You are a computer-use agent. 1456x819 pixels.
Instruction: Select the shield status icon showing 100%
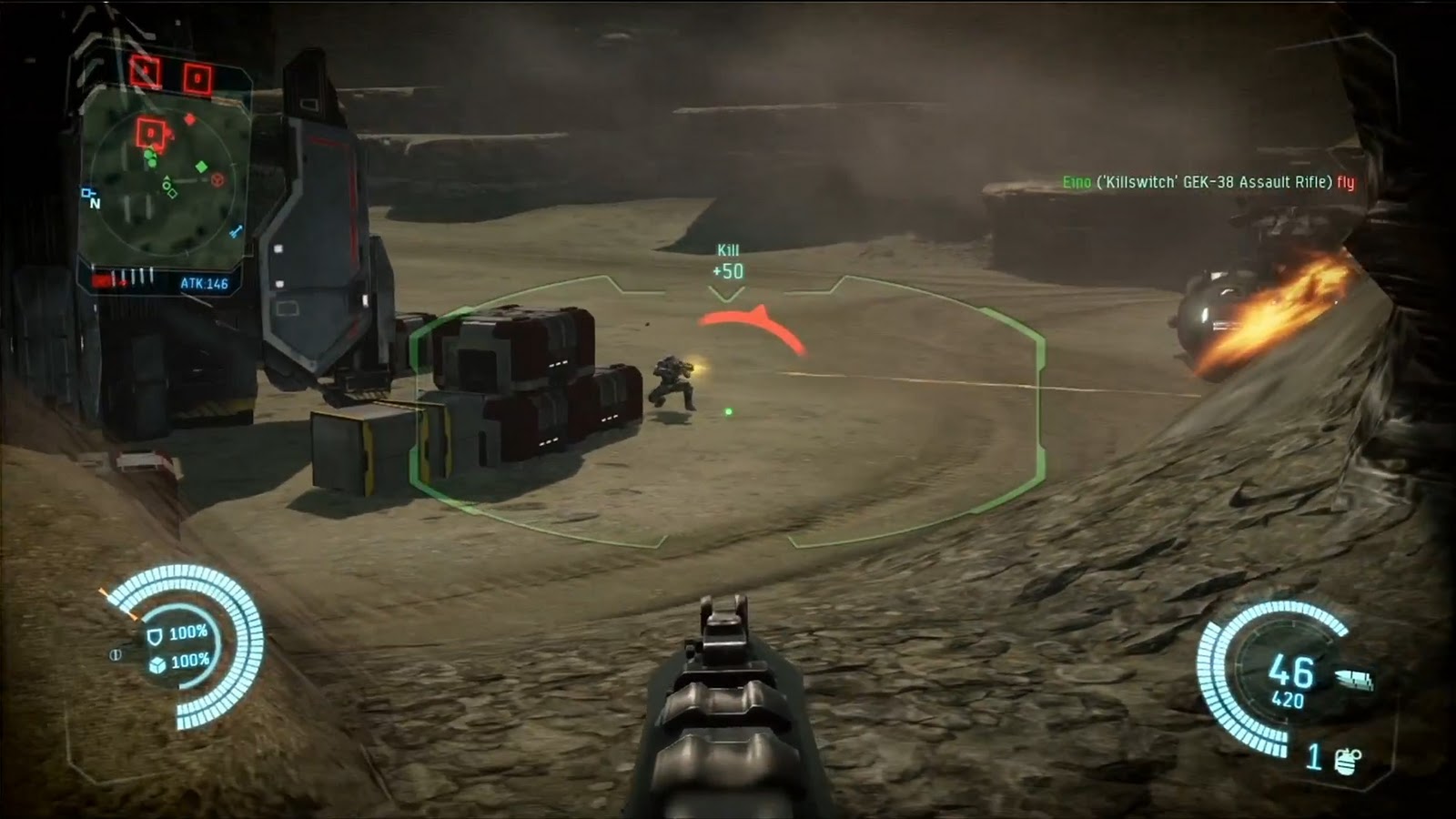[x=156, y=637]
